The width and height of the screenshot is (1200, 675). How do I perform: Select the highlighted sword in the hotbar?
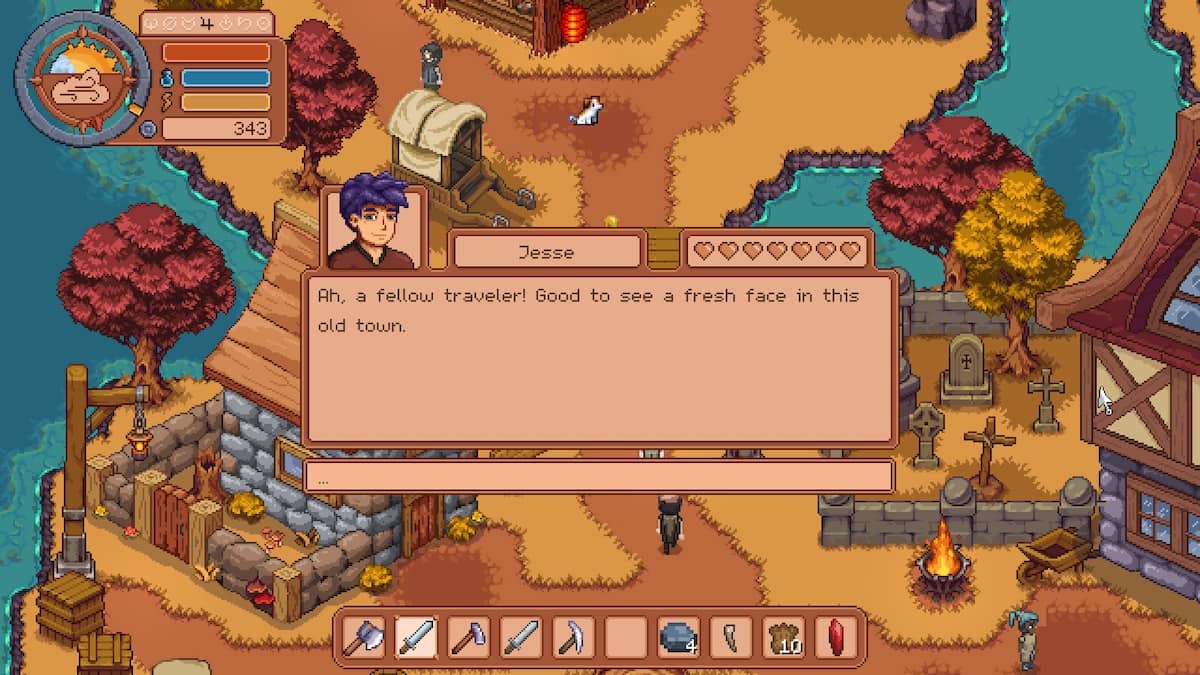click(415, 637)
